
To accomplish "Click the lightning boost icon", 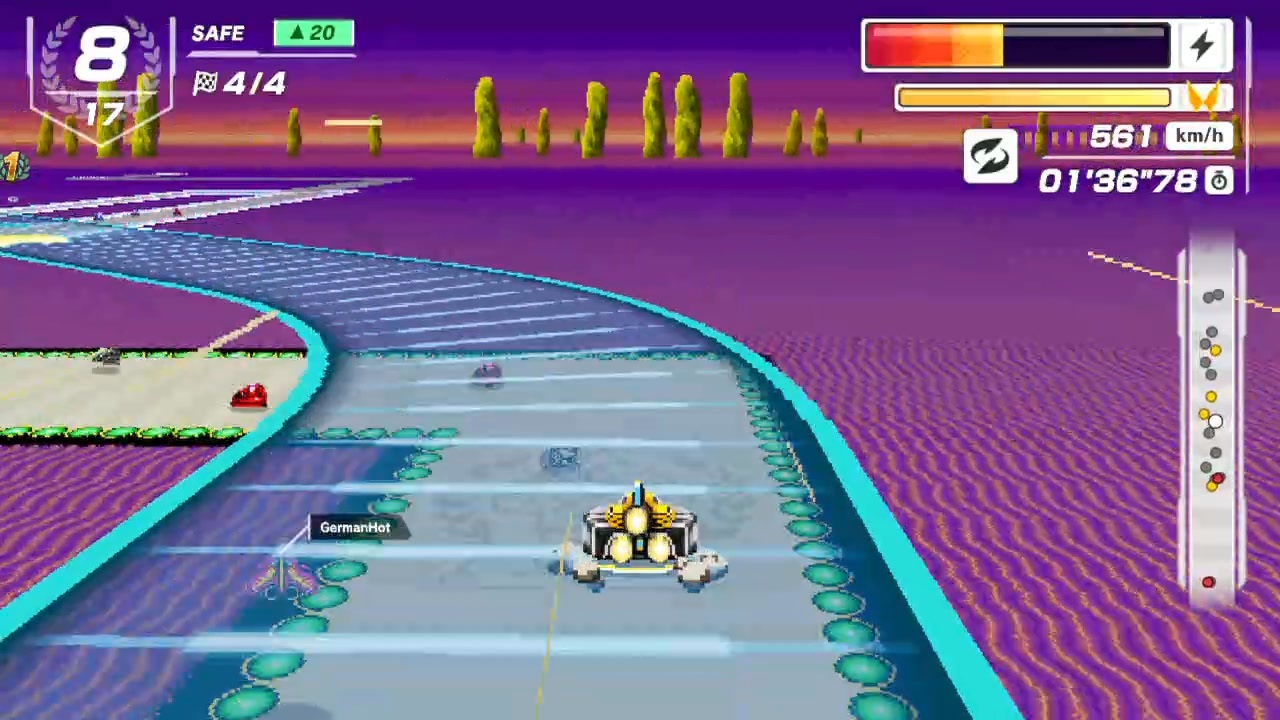I will (1203, 45).
